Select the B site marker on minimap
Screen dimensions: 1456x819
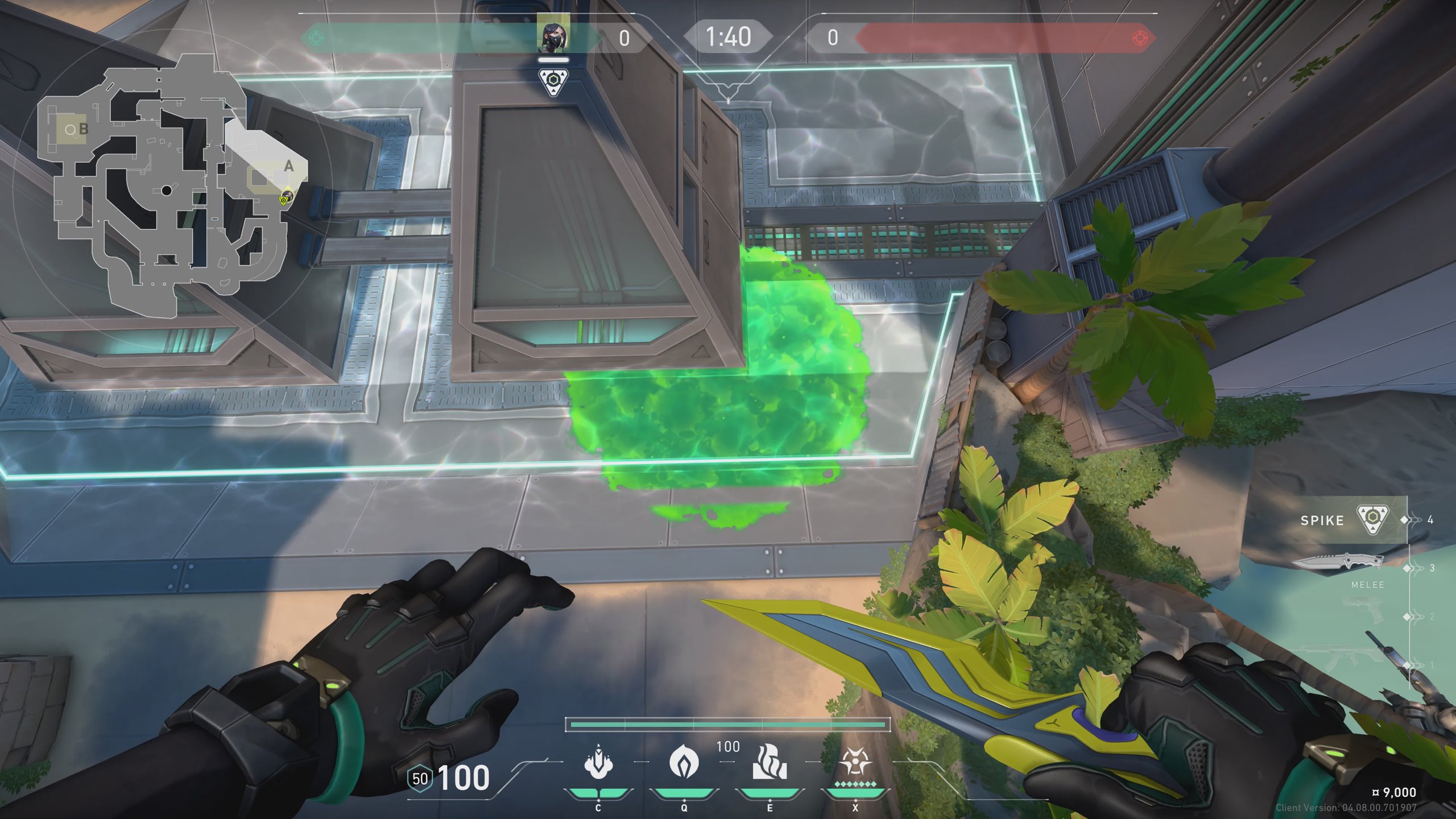[x=83, y=129]
